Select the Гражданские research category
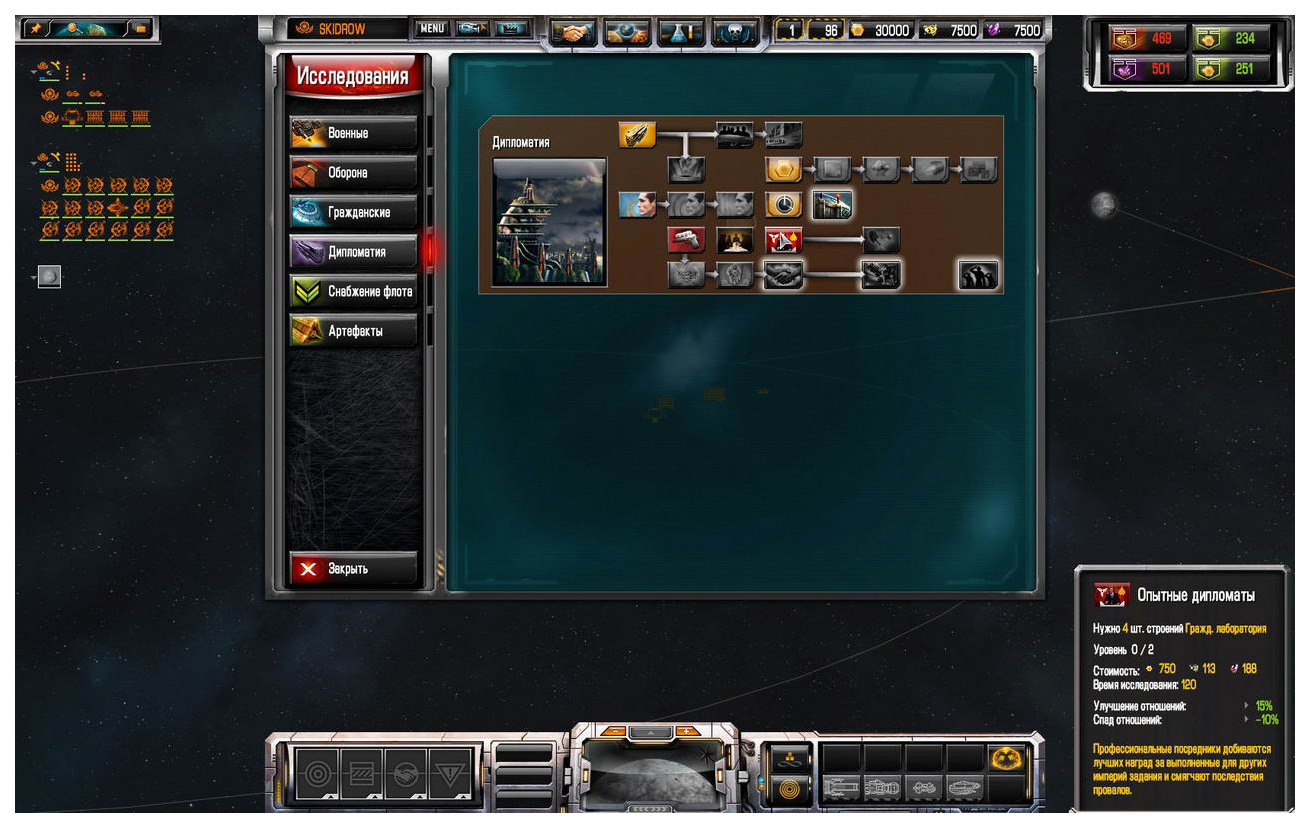Image resolution: width=1310 pixels, height=828 pixels. click(353, 212)
